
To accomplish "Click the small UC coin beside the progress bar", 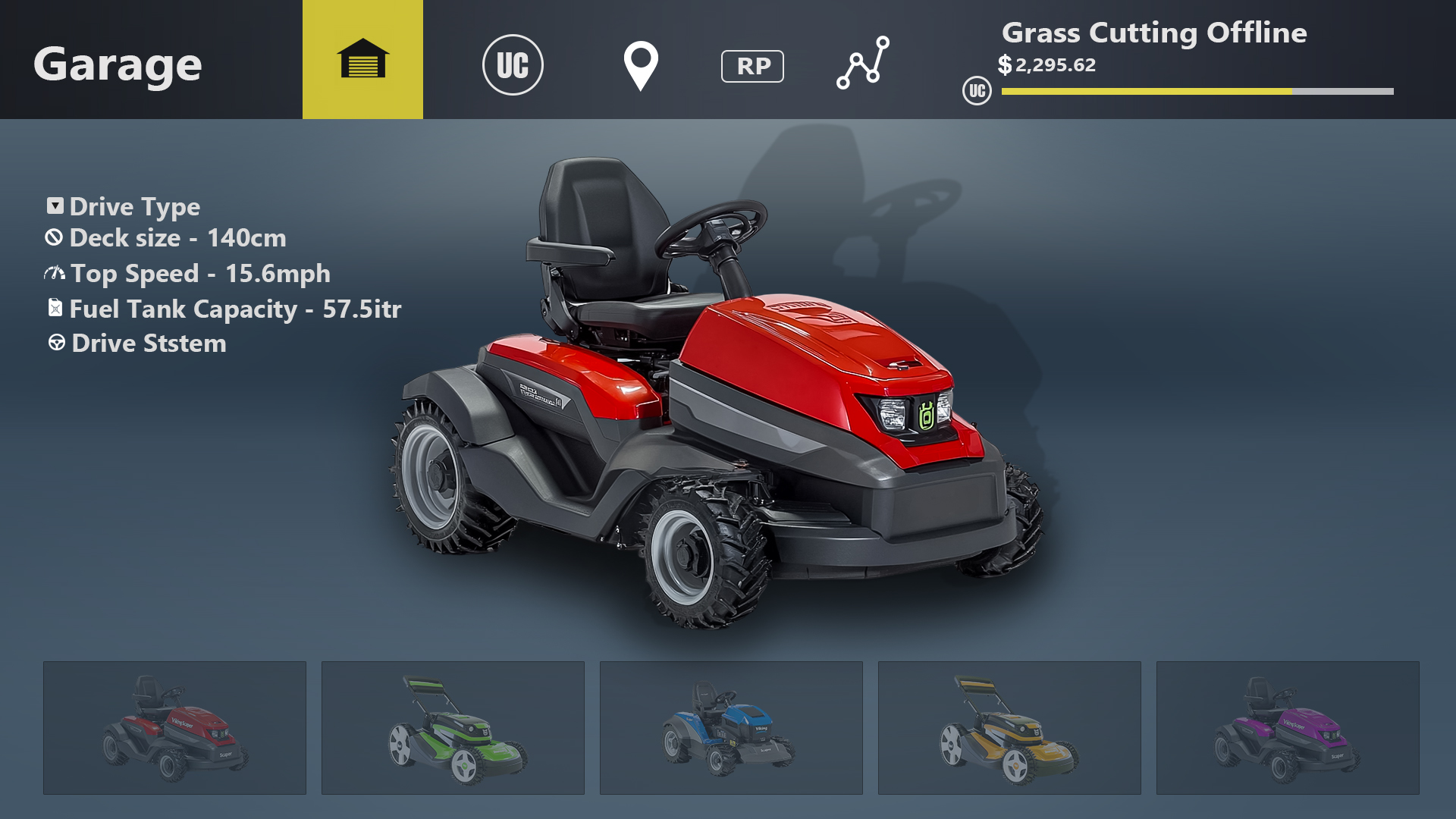I will pos(977,93).
